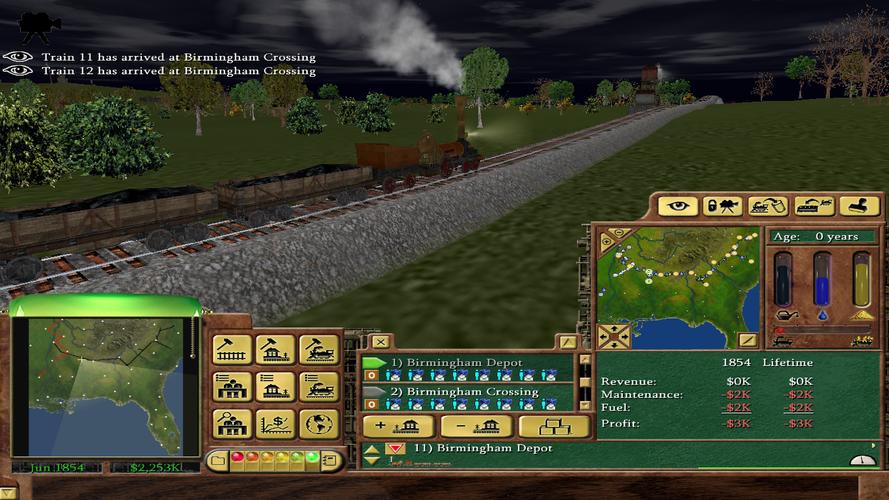Close the train route panel
This screenshot has width=889, height=500.
coord(379,342)
